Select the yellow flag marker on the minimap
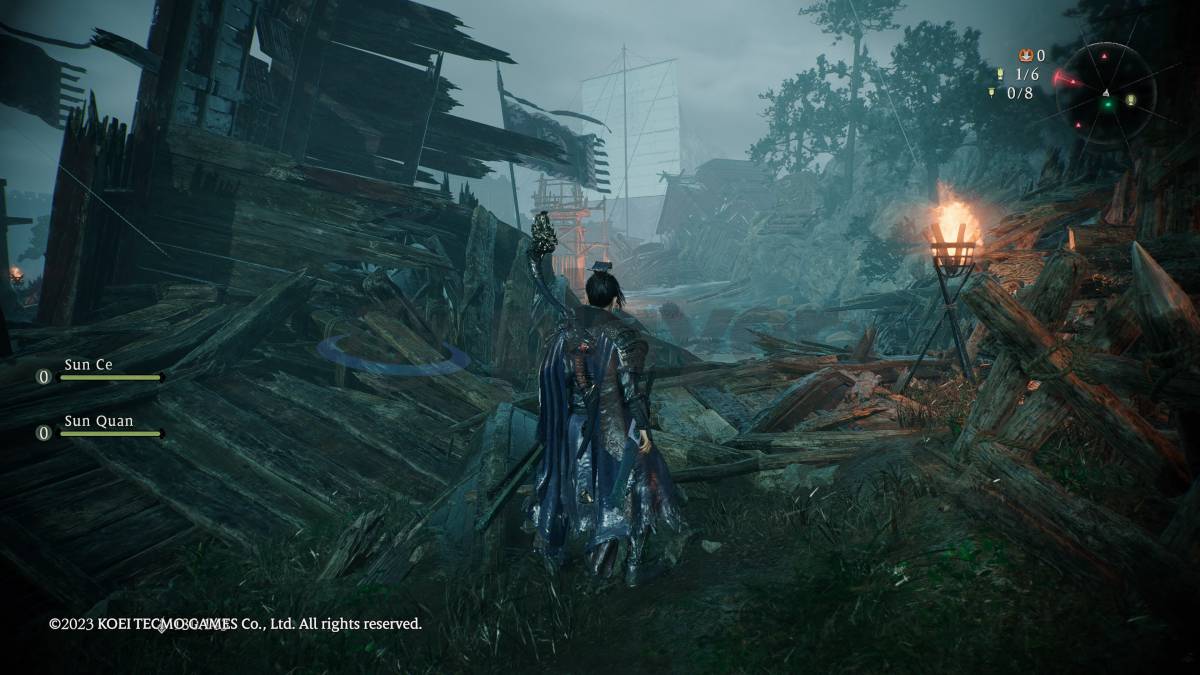 point(1131,100)
